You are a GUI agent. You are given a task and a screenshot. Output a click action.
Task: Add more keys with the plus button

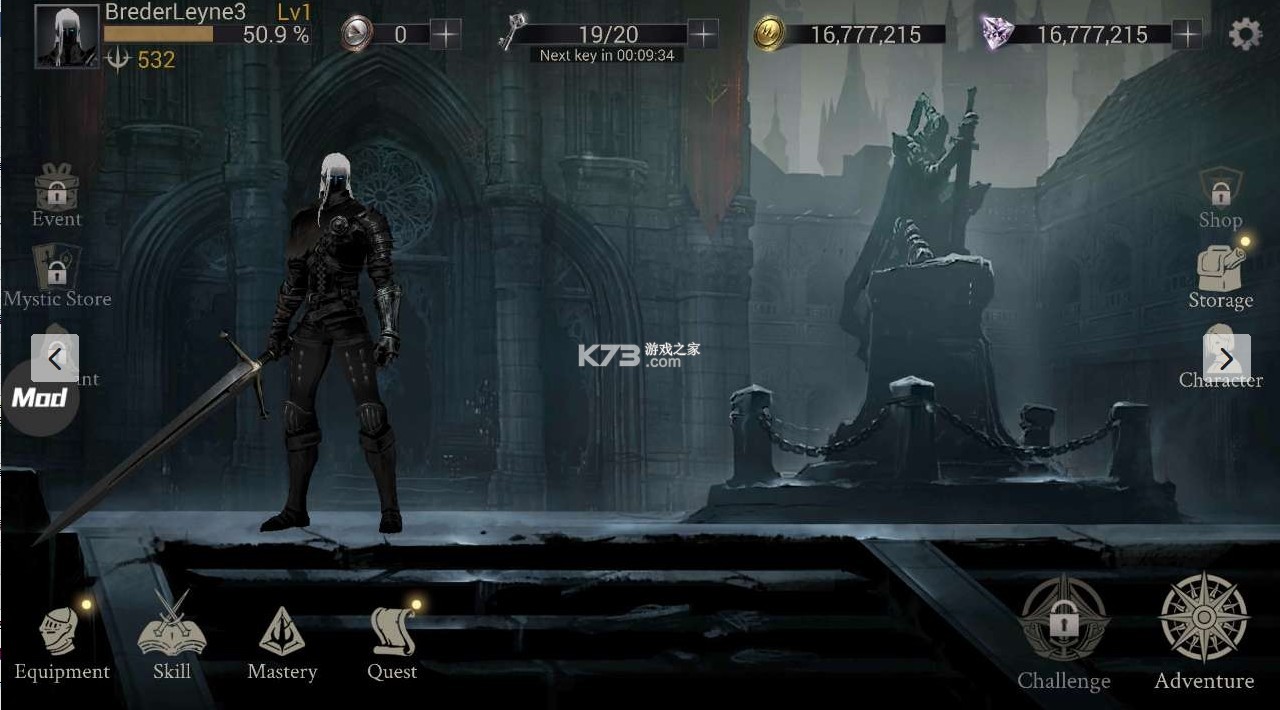point(704,35)
